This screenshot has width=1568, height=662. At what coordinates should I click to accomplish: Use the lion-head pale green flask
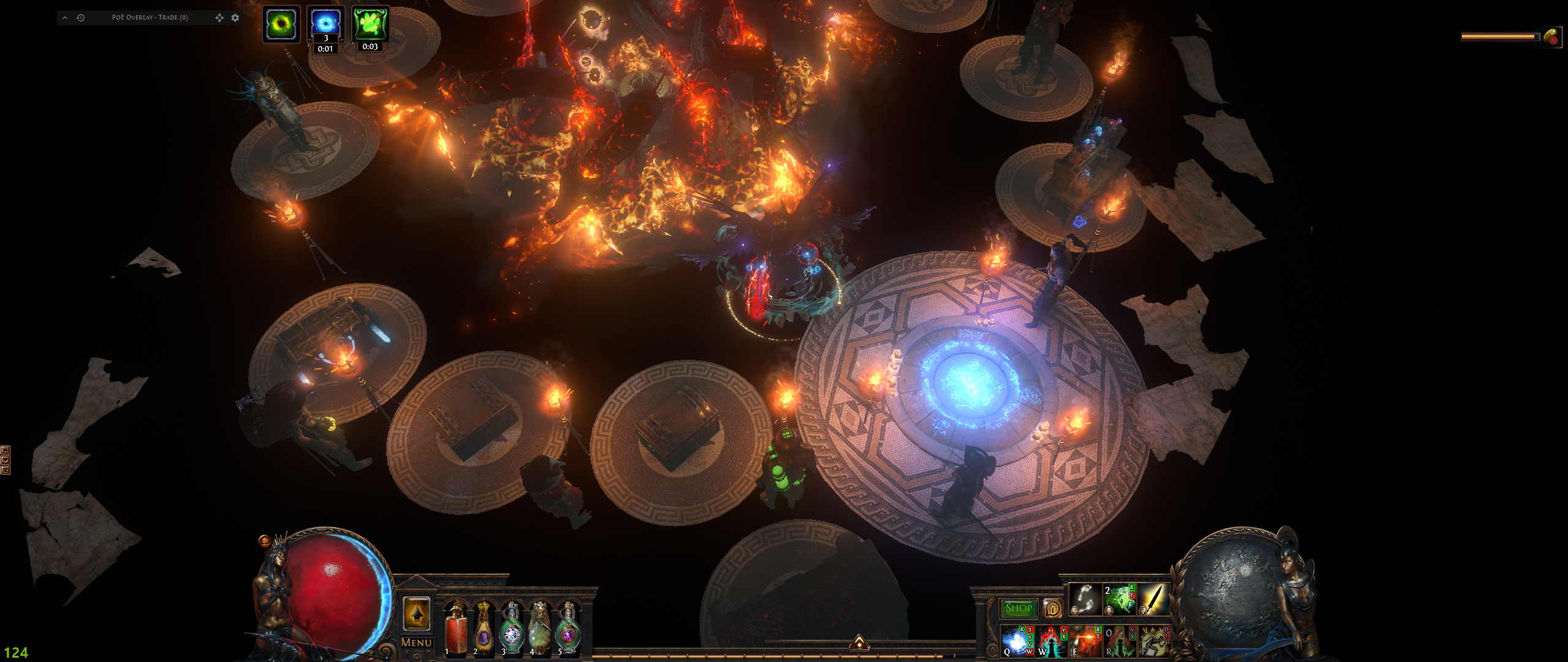click(x=540, y=627)
